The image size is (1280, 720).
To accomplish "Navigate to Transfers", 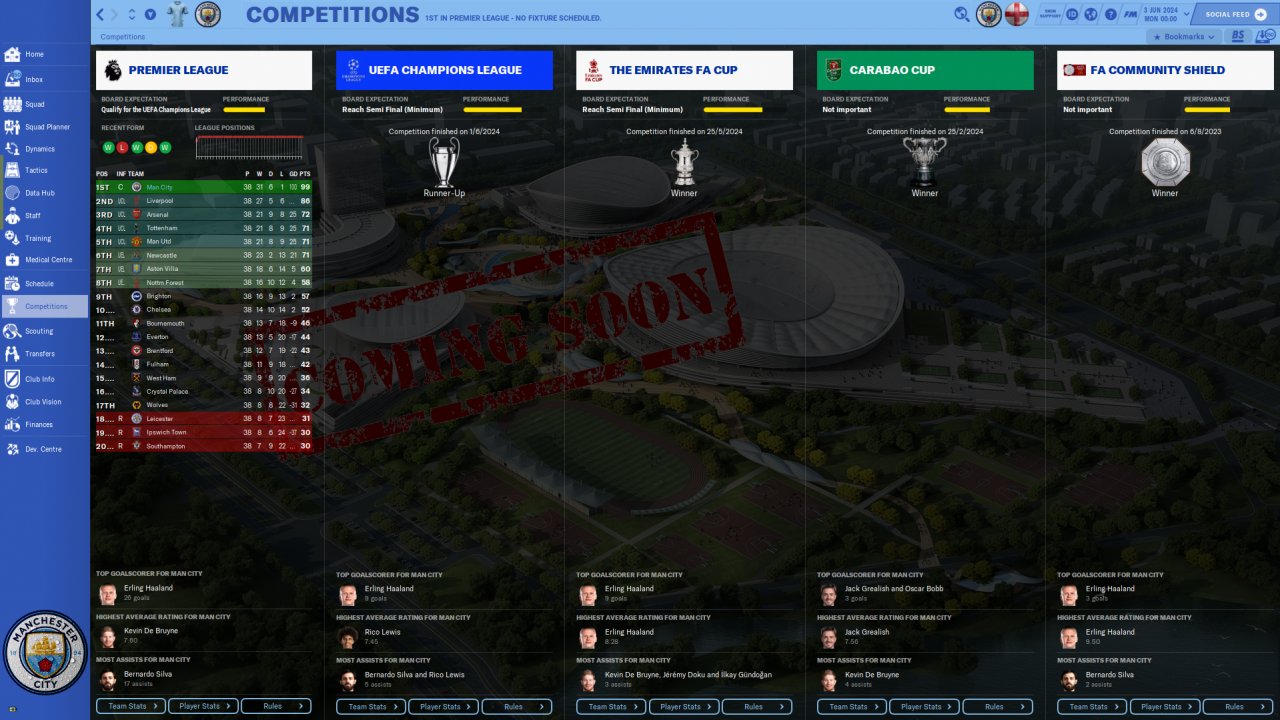I will tap(40, 353).
